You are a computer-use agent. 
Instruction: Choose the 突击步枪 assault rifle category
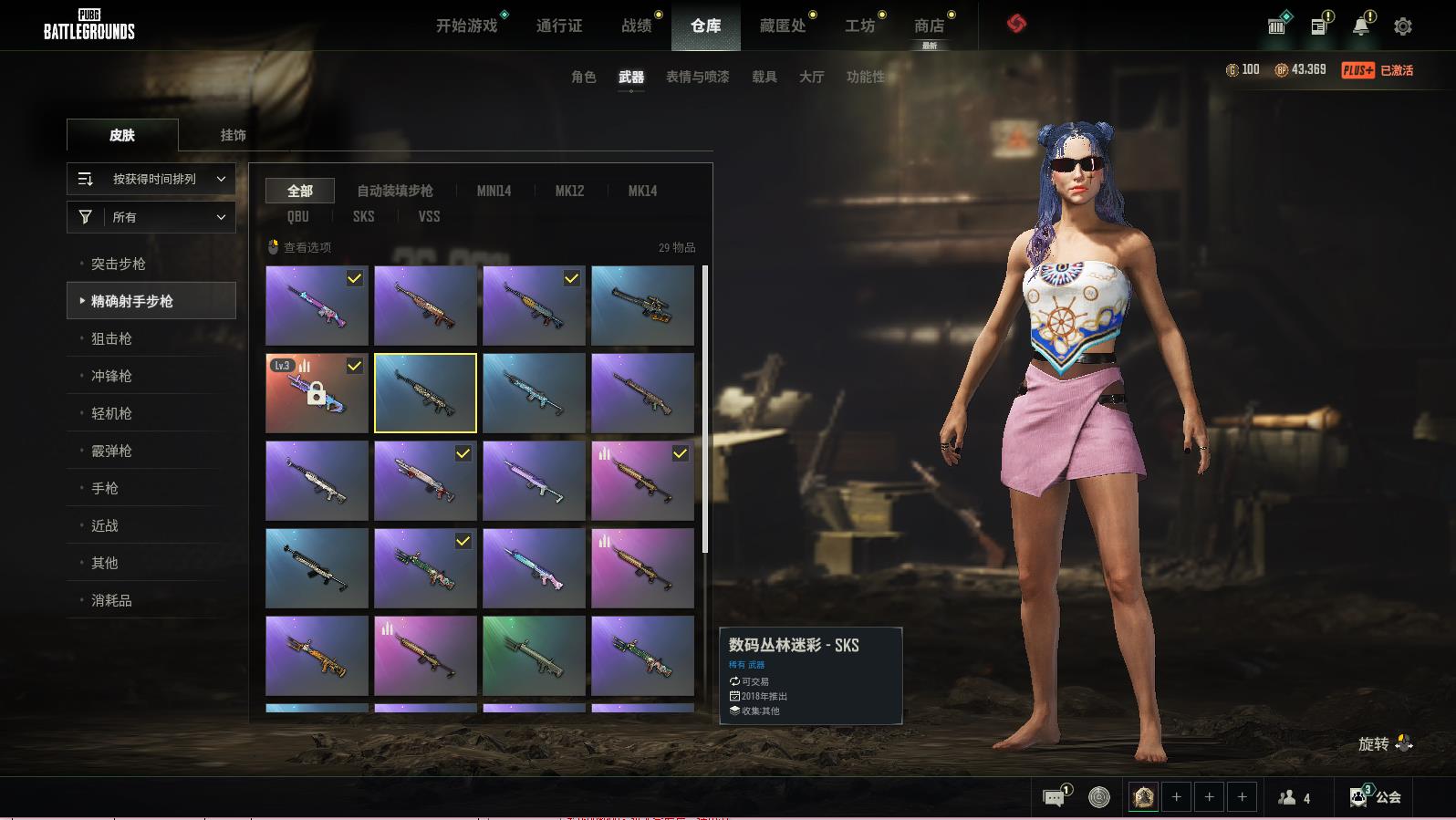(x=119, y=264)
